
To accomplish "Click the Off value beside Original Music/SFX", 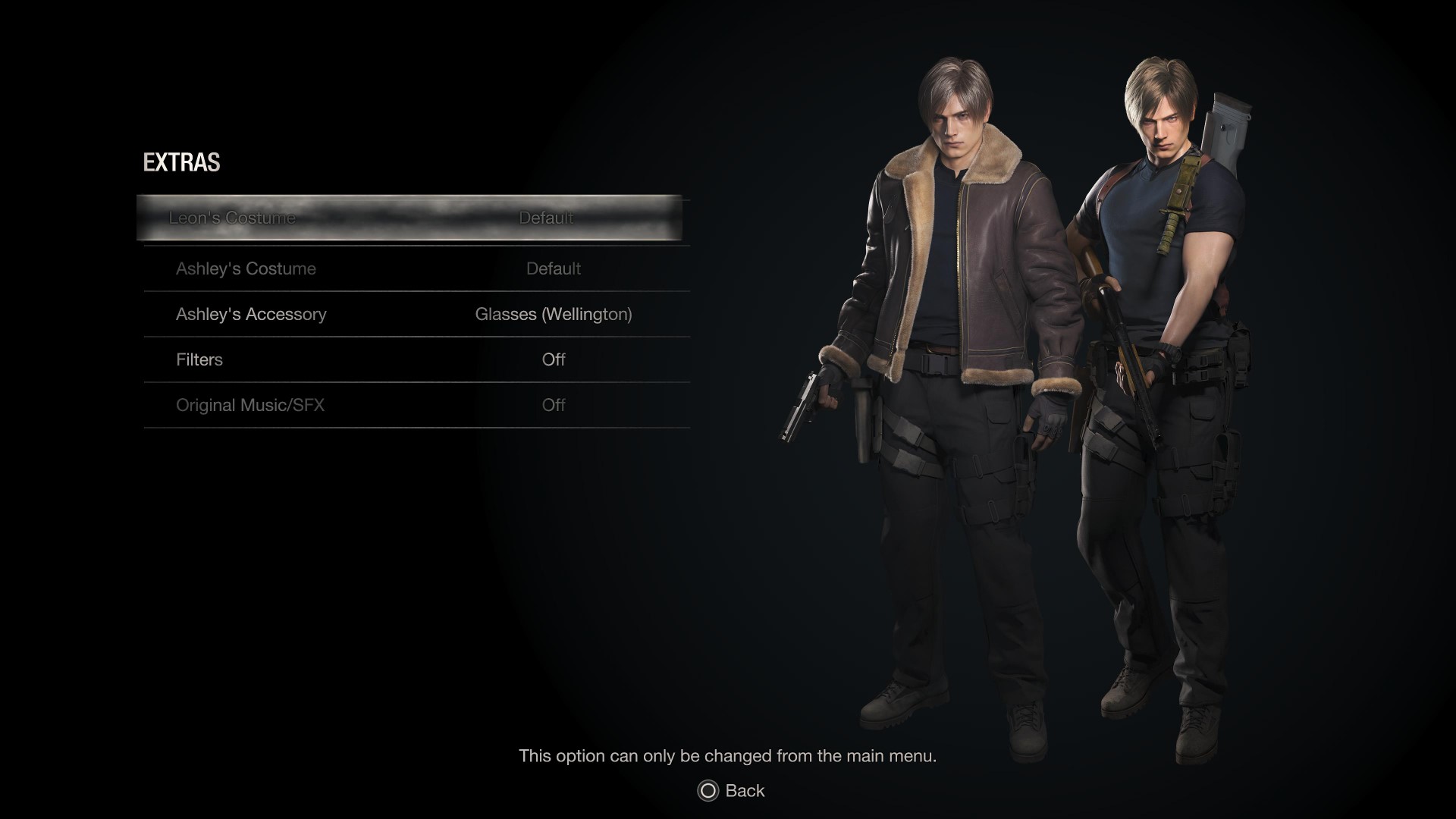I will coord(554,405).
